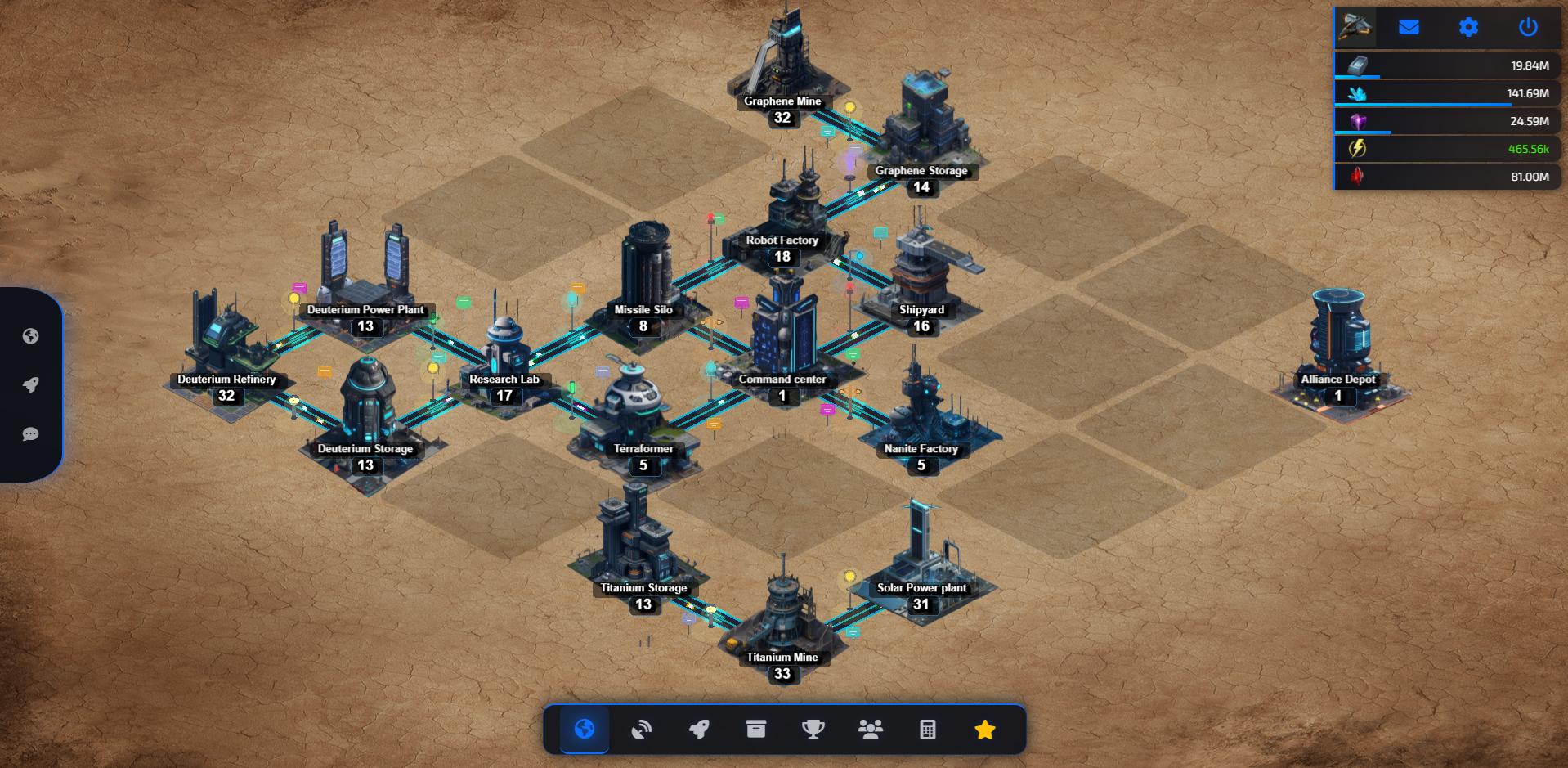
Task: Click the chat bubble icon in side panel
Action: 31,433
